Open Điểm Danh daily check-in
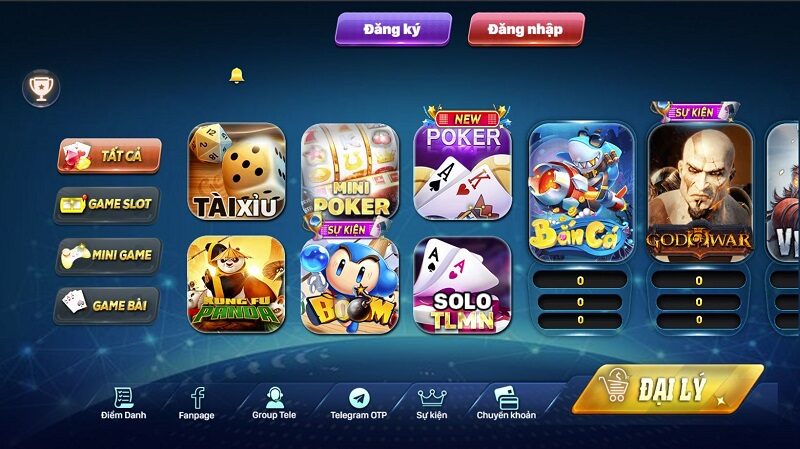This screenshot has width=800, height=449. coord(124,403)
